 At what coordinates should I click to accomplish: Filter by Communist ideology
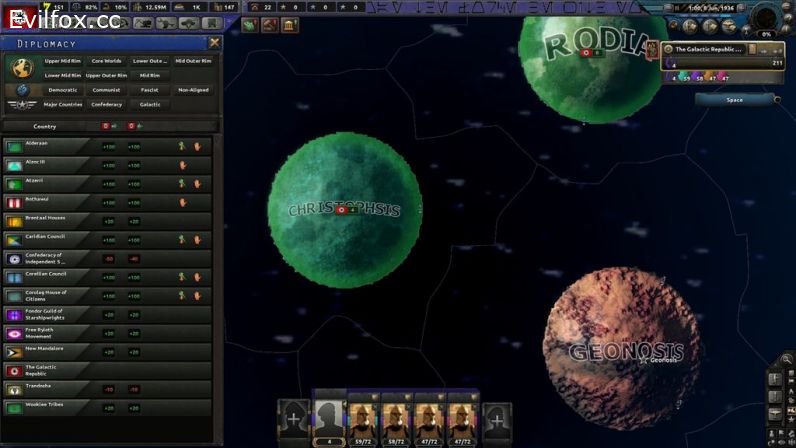click(106, 90)
